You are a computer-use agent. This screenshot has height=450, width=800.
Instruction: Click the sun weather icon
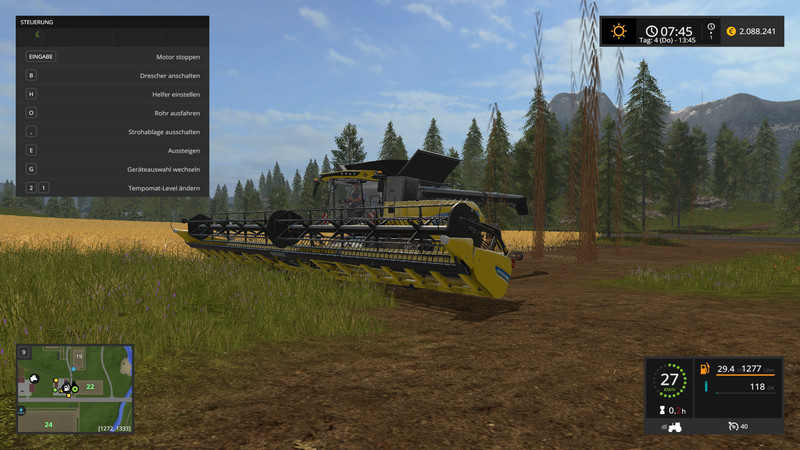pyautogui.click(x=619, y=31)
